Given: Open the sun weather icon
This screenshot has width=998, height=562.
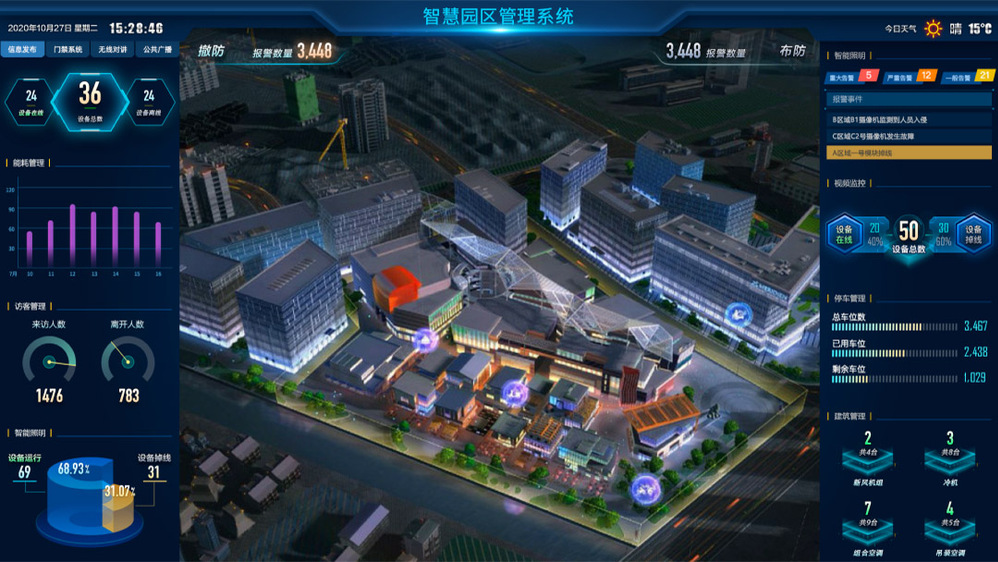Looking at the screenshot, I should pyautogui.click(x=933, y=28).
